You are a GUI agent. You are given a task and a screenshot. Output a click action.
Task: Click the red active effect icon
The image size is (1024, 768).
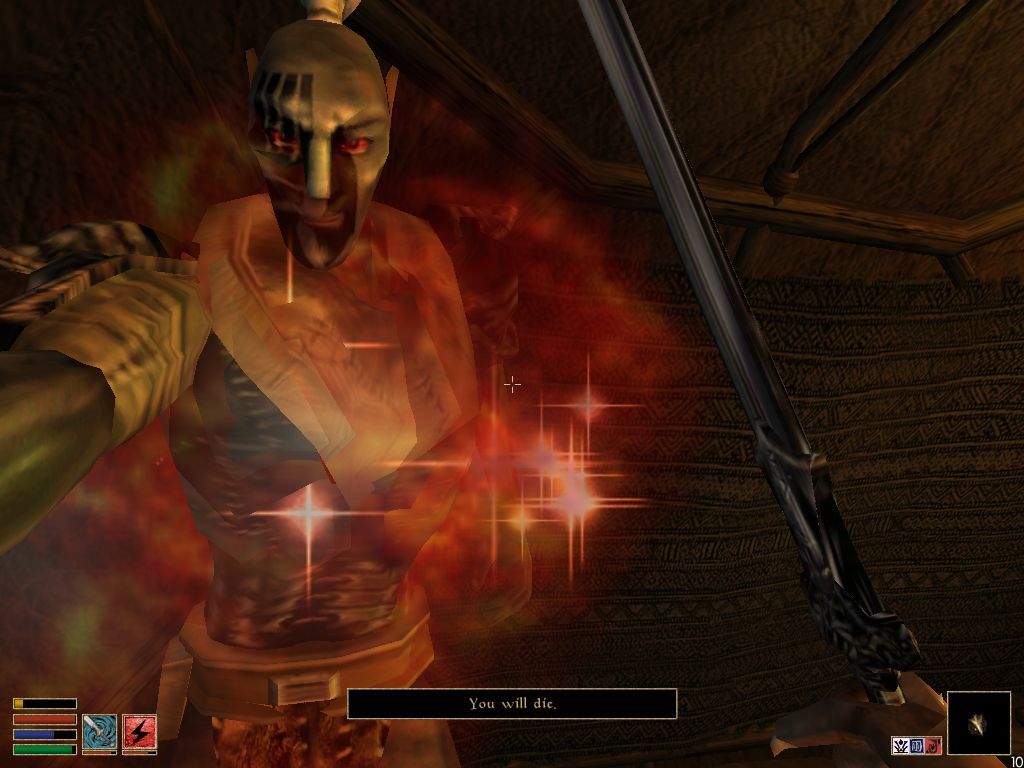click(x=932, y=746)
